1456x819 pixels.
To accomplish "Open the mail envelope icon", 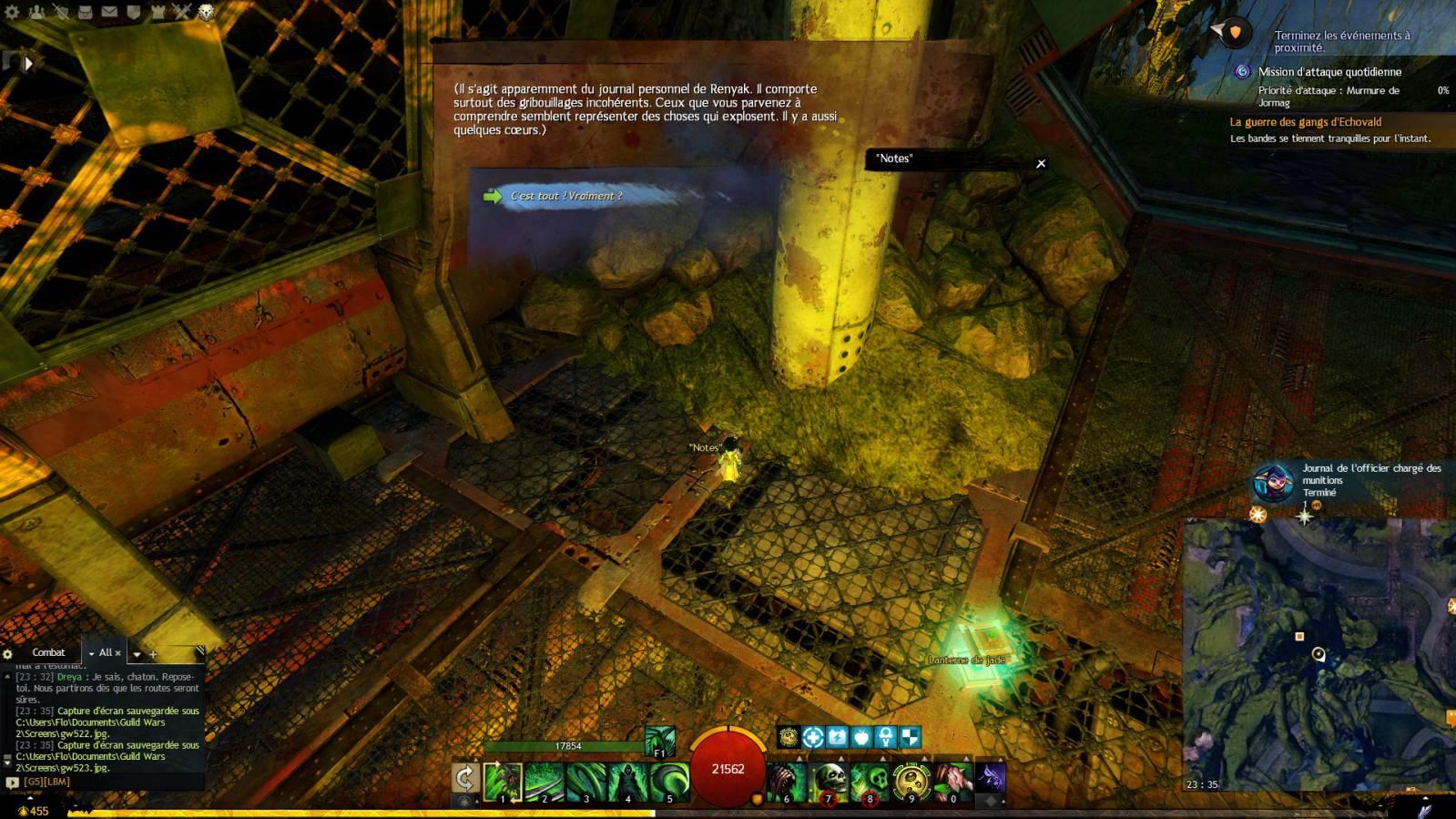I will 109,12.
